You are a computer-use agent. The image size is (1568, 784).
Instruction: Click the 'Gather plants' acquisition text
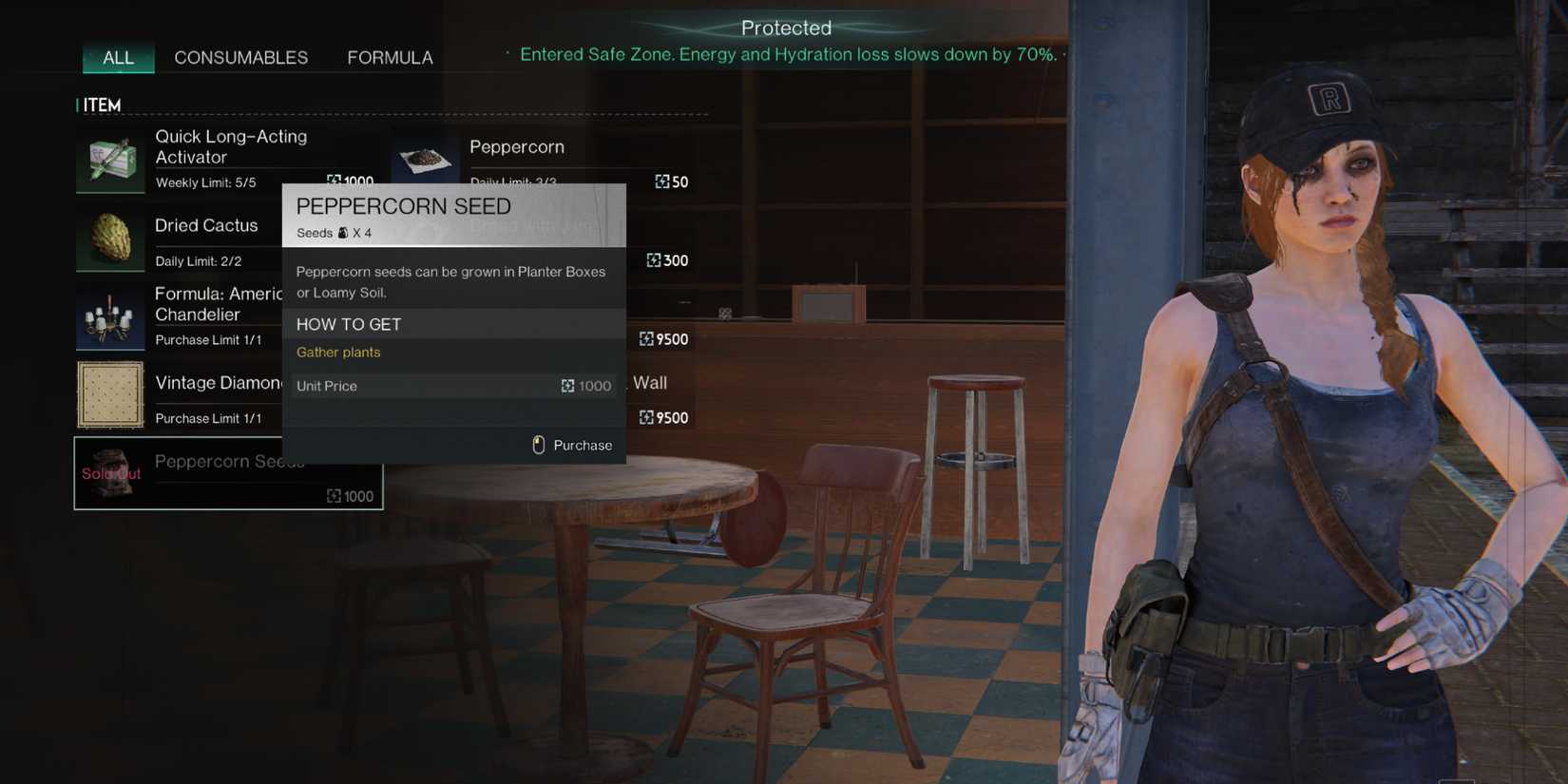point(338,352)
